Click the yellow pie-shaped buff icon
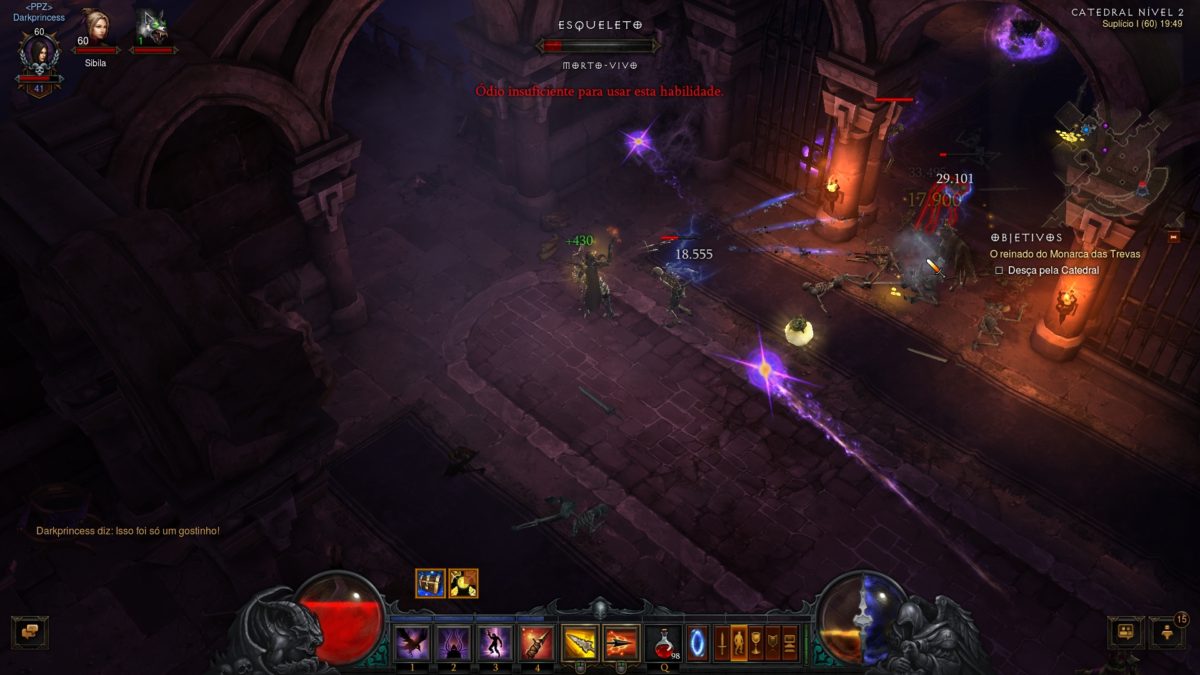 [x=463, y=583]
